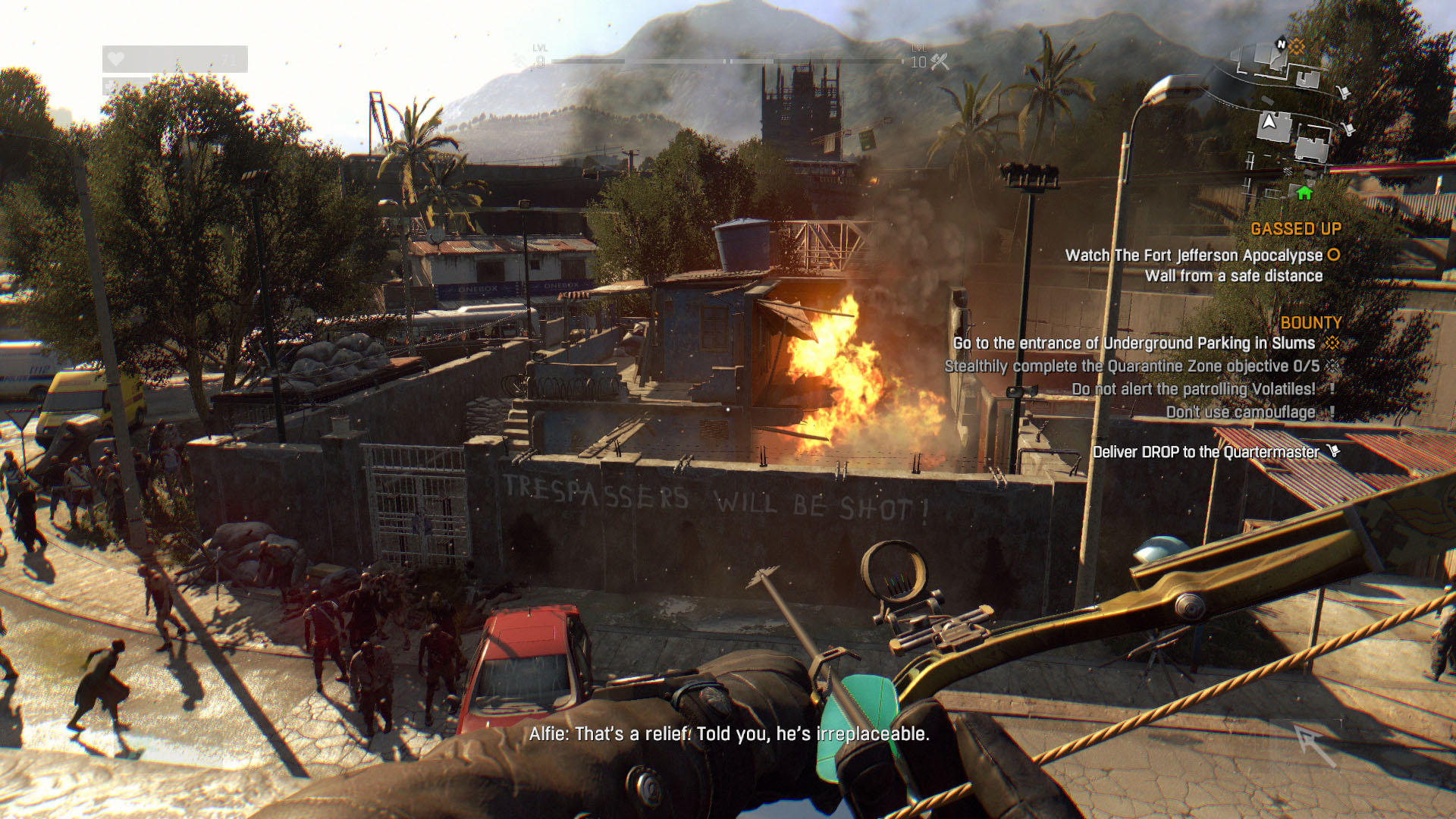Click the N compass indicator on minimap
1456x819 pixels.
[1282, 44]
